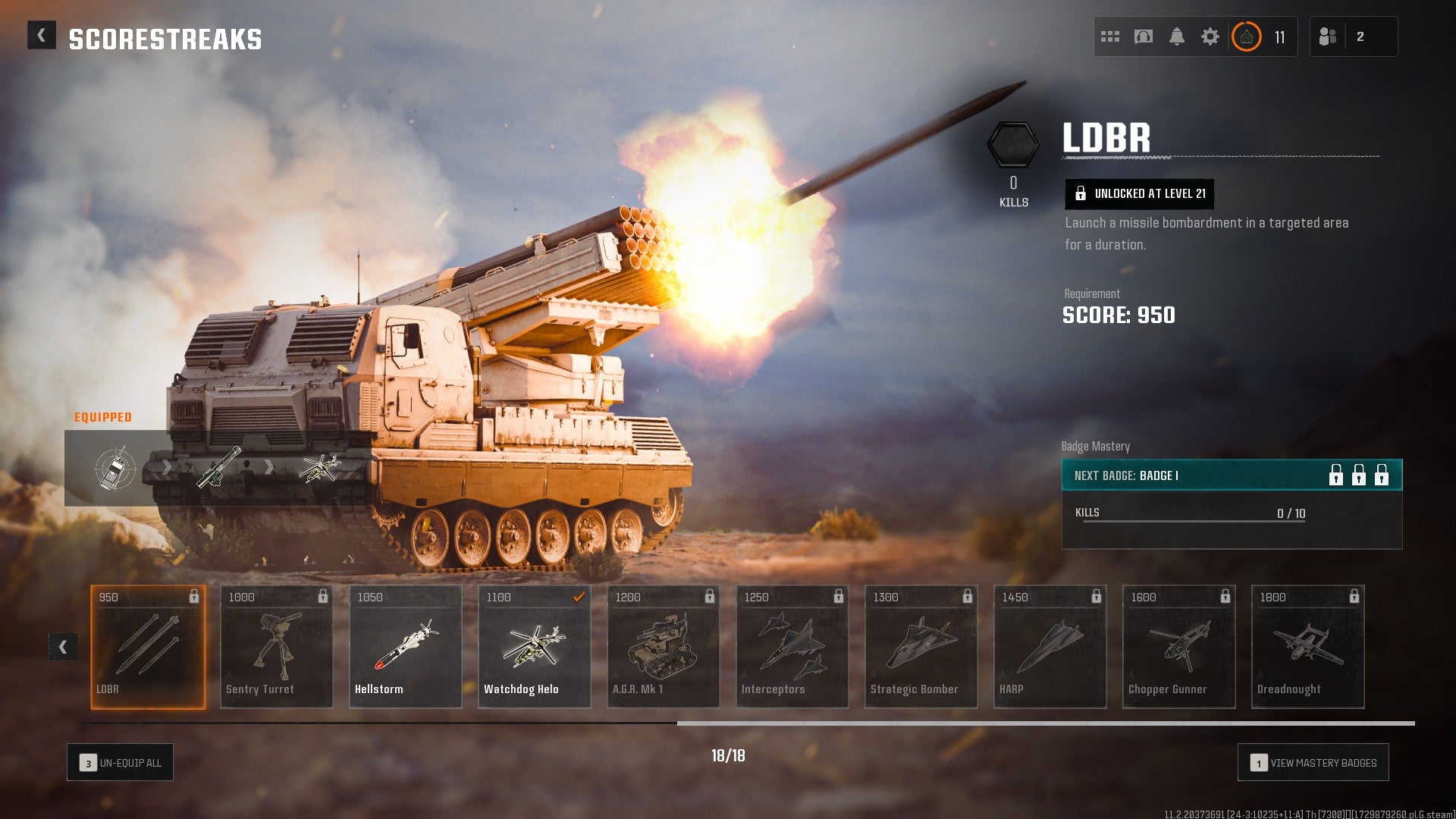Select the Strategic Bomber tile
The image size is (1456, 819).
coord(921,647)
